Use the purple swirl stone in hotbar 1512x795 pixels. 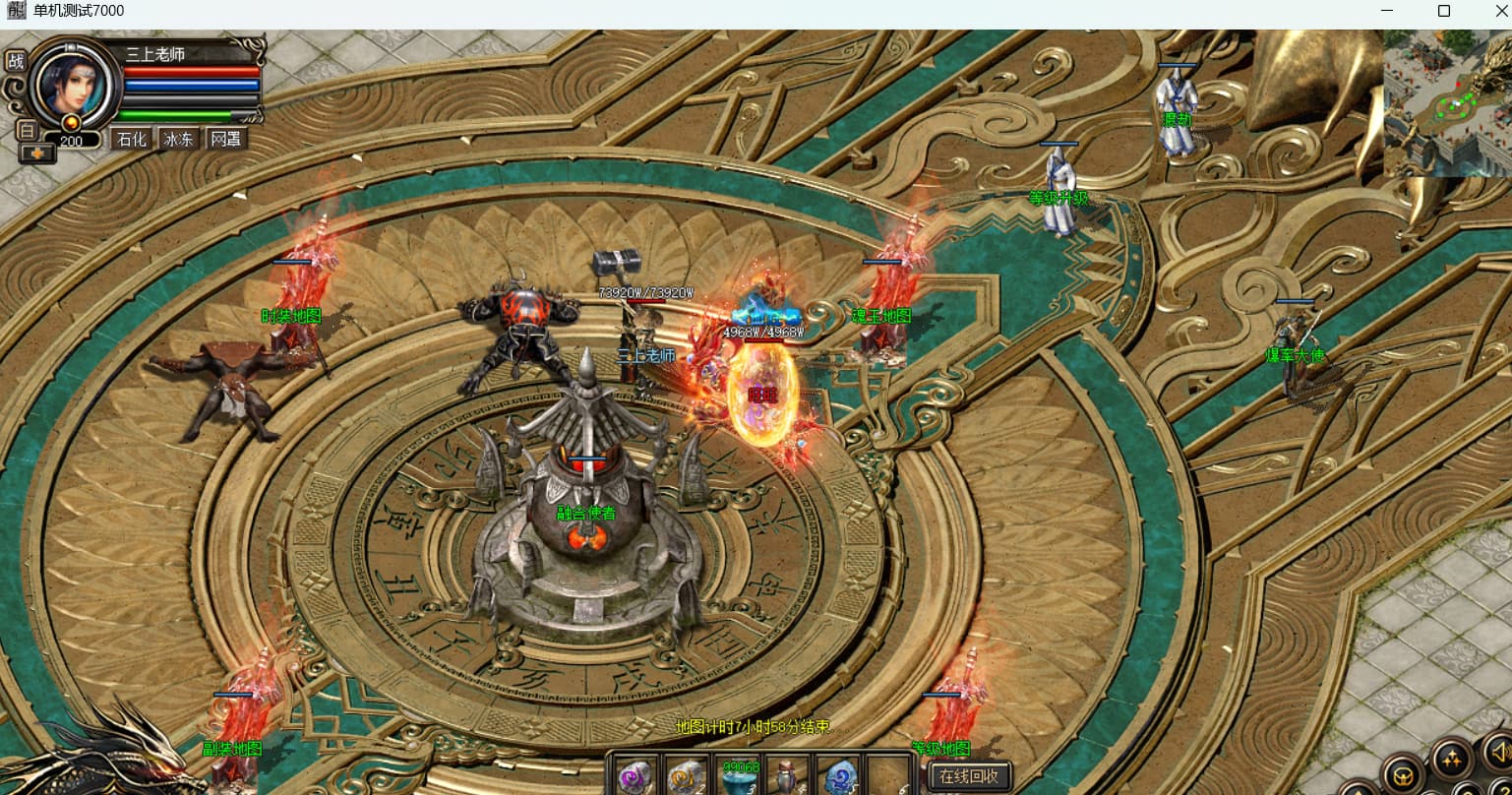(636, 776)
